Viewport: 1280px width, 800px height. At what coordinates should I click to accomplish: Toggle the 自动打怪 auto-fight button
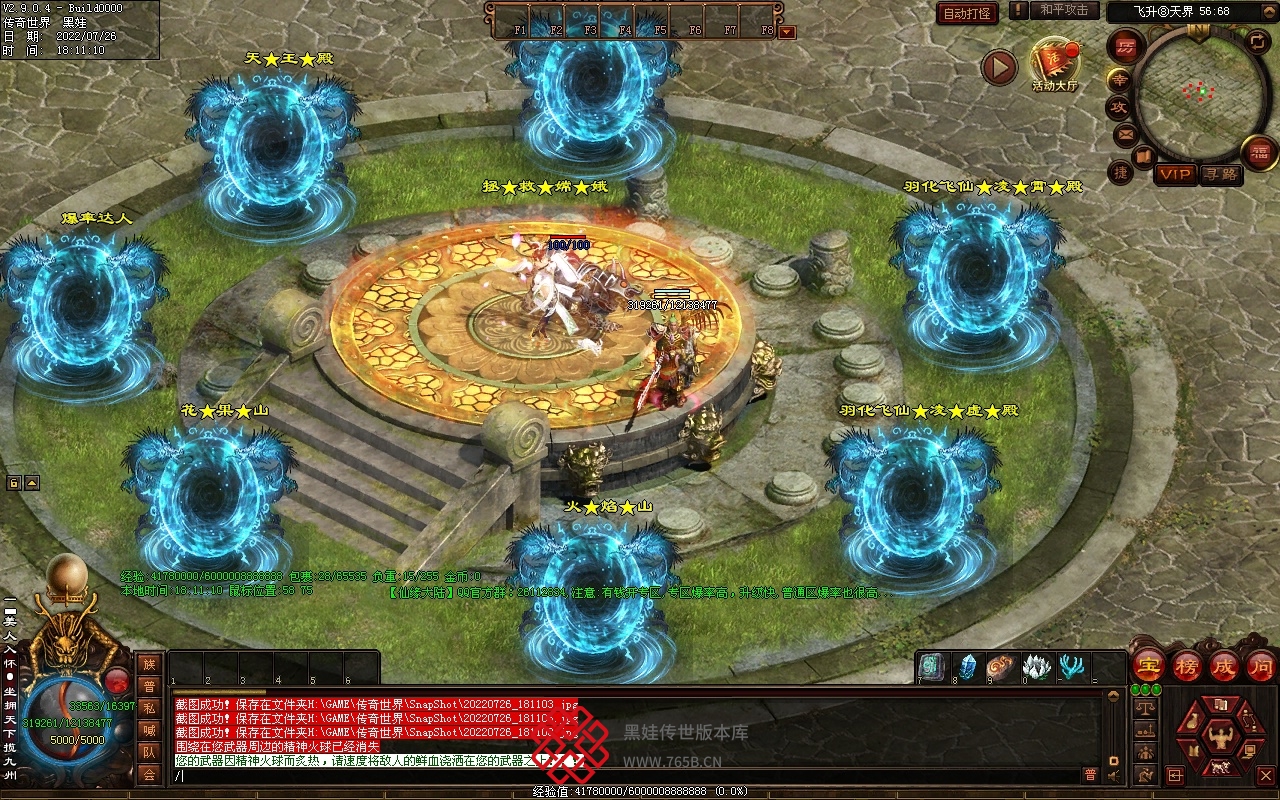coord(967,13)
